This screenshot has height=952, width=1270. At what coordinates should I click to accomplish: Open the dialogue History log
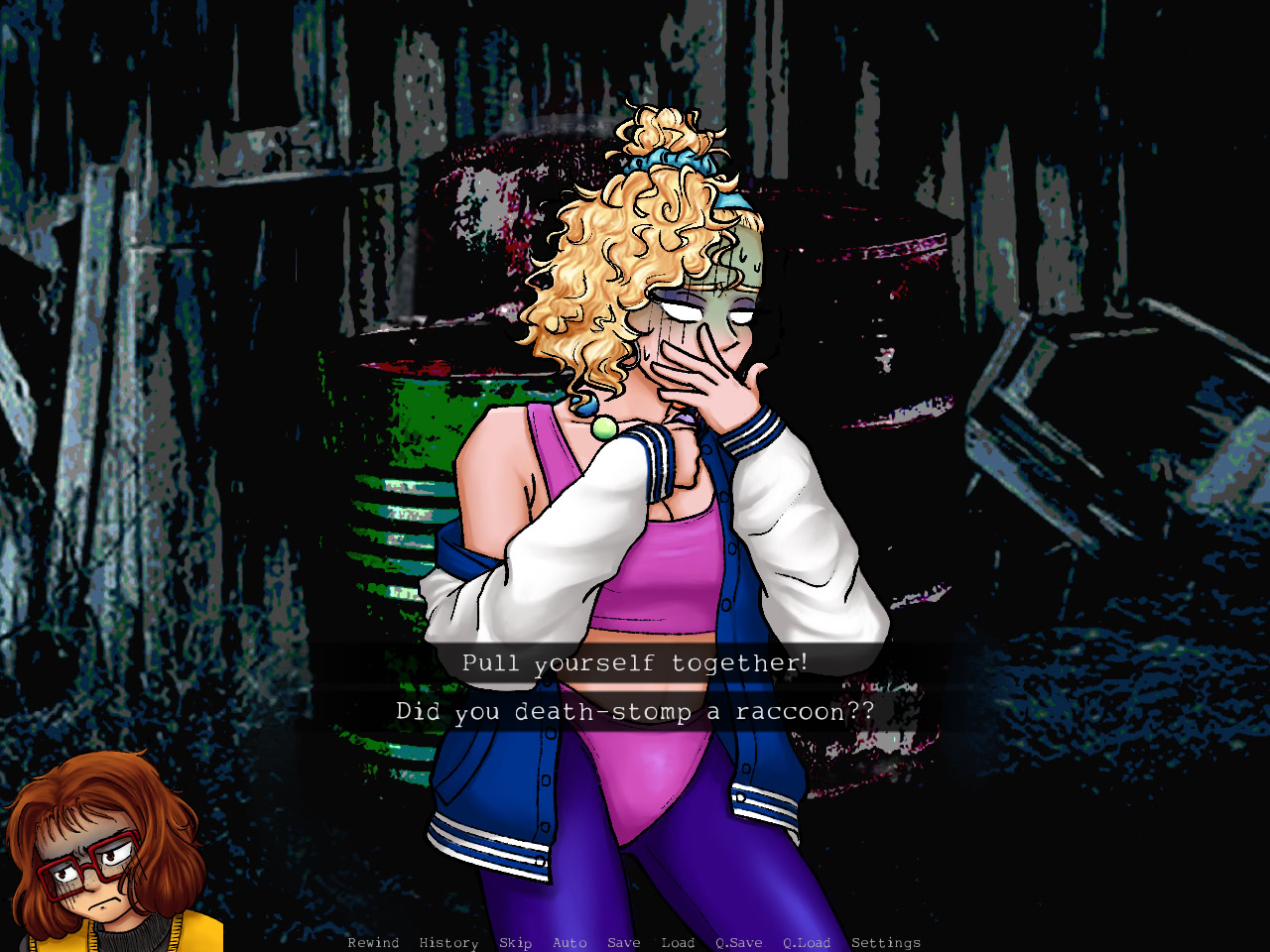[x=447, y=943]
